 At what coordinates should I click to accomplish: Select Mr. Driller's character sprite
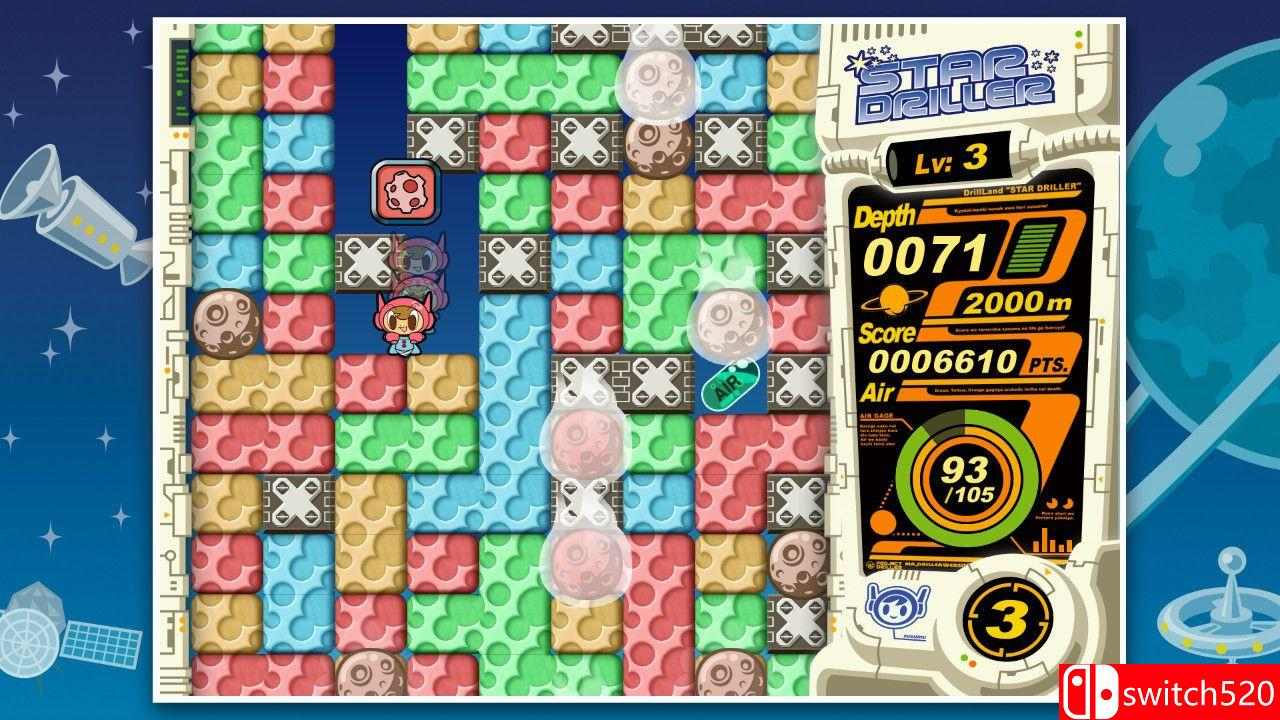pyautogui.click(x=405, y=325)
